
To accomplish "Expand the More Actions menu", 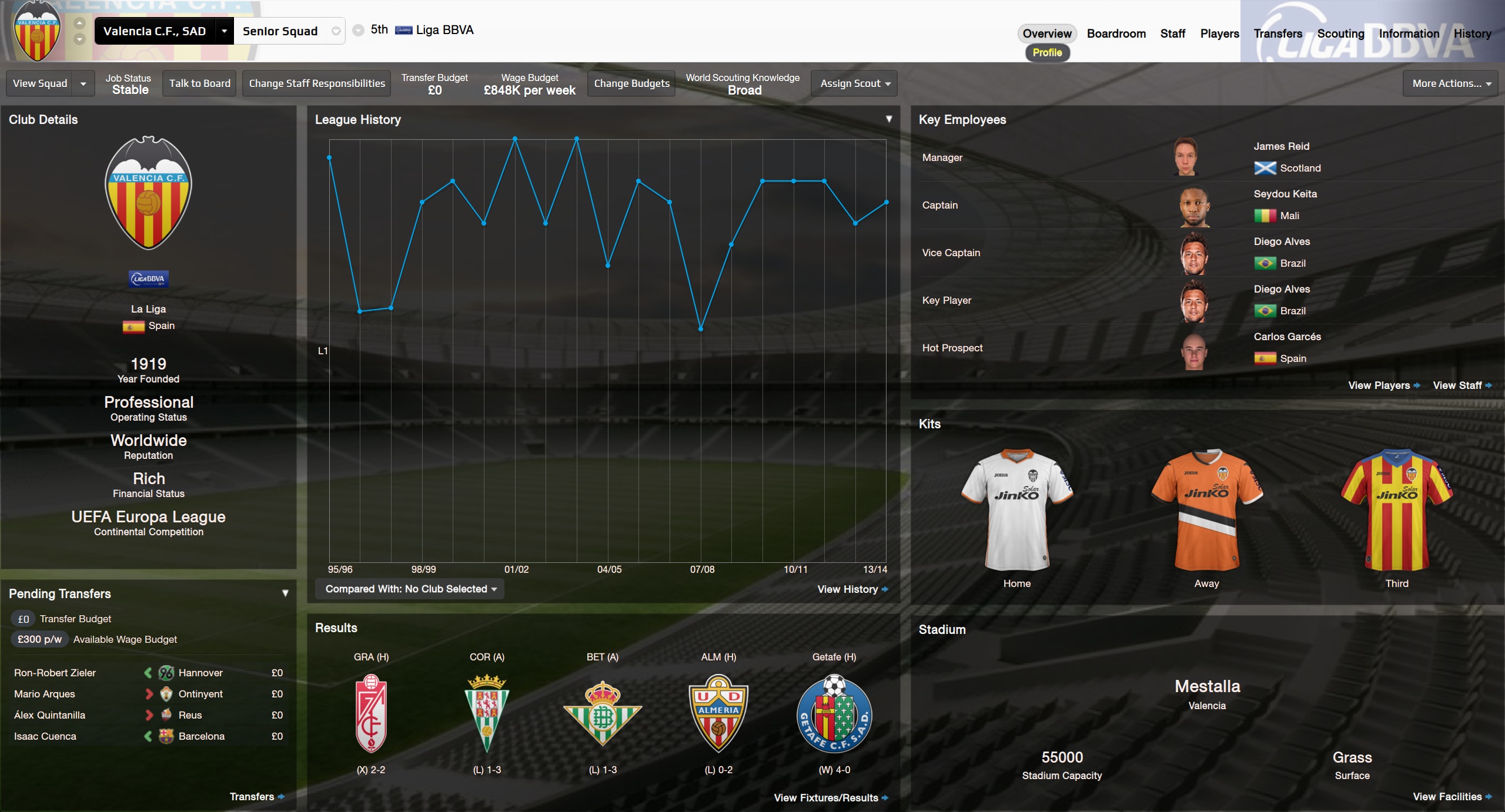I will coord(1450,83).
